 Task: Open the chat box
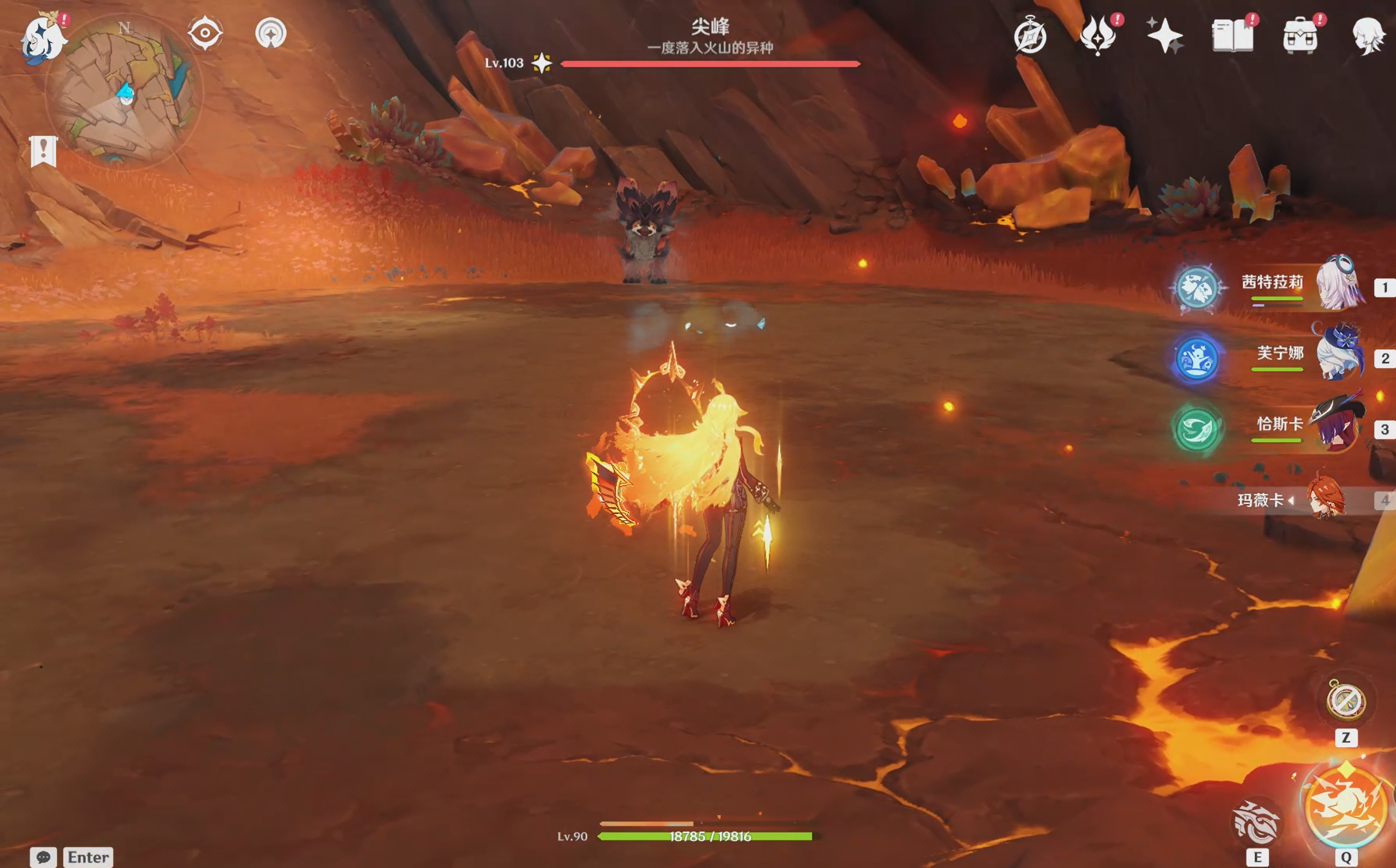point(43,857)
